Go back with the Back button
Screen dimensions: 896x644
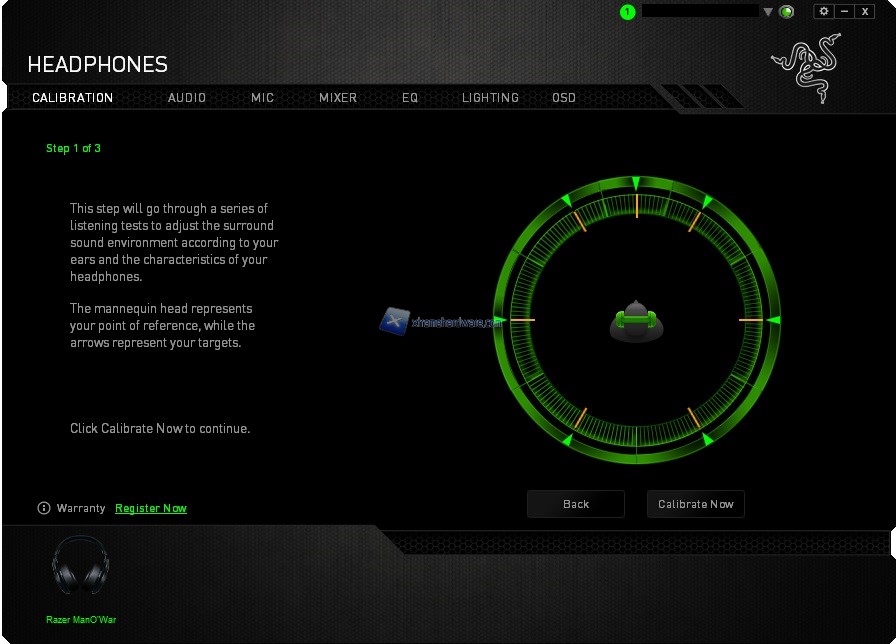[x=576, y=504]
